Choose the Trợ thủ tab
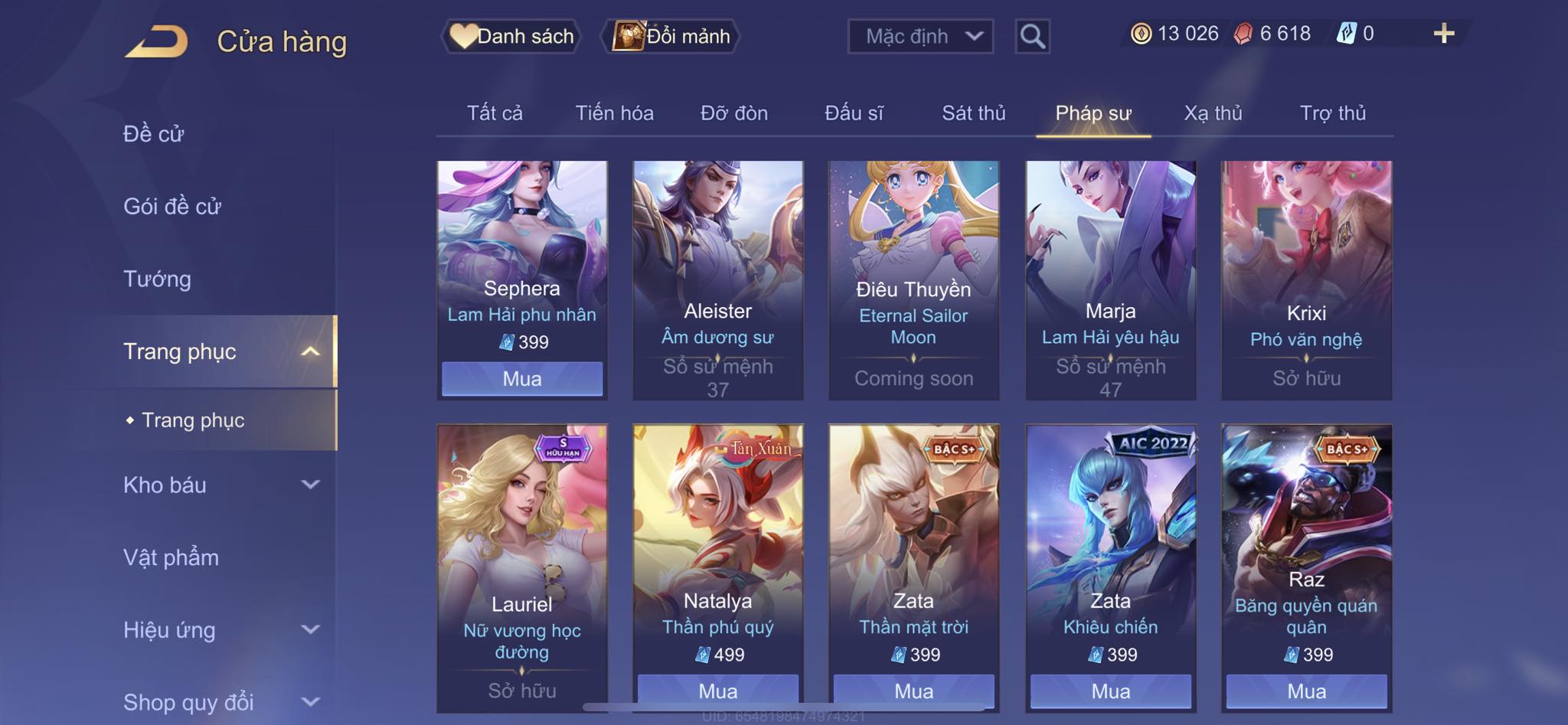The width and height of the screenshot is (1568, 725). pyautogui.click(x=1332, y=113)
